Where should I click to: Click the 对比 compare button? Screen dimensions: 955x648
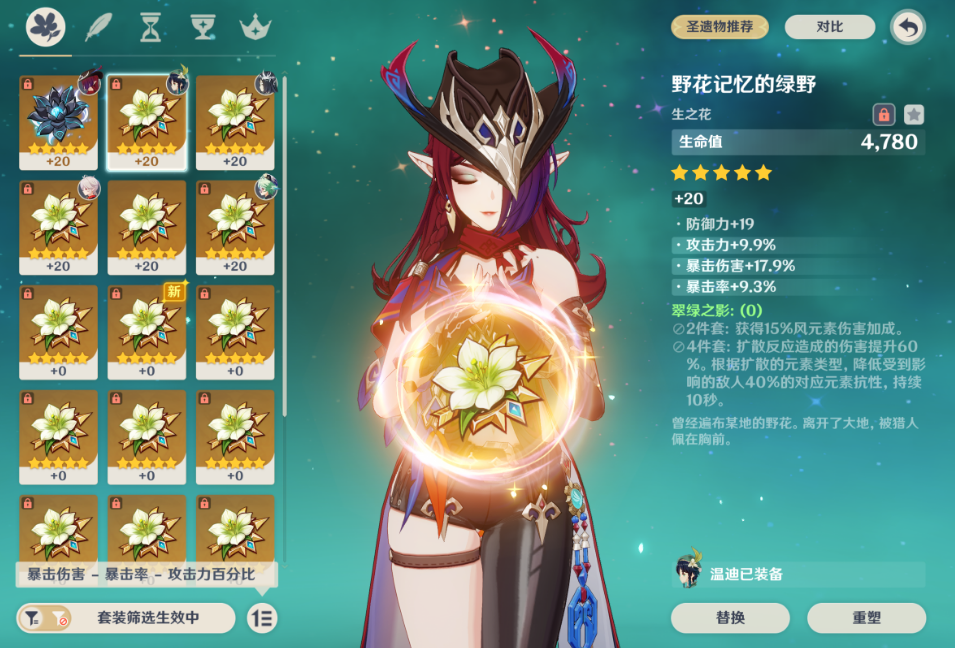[829, 27]
